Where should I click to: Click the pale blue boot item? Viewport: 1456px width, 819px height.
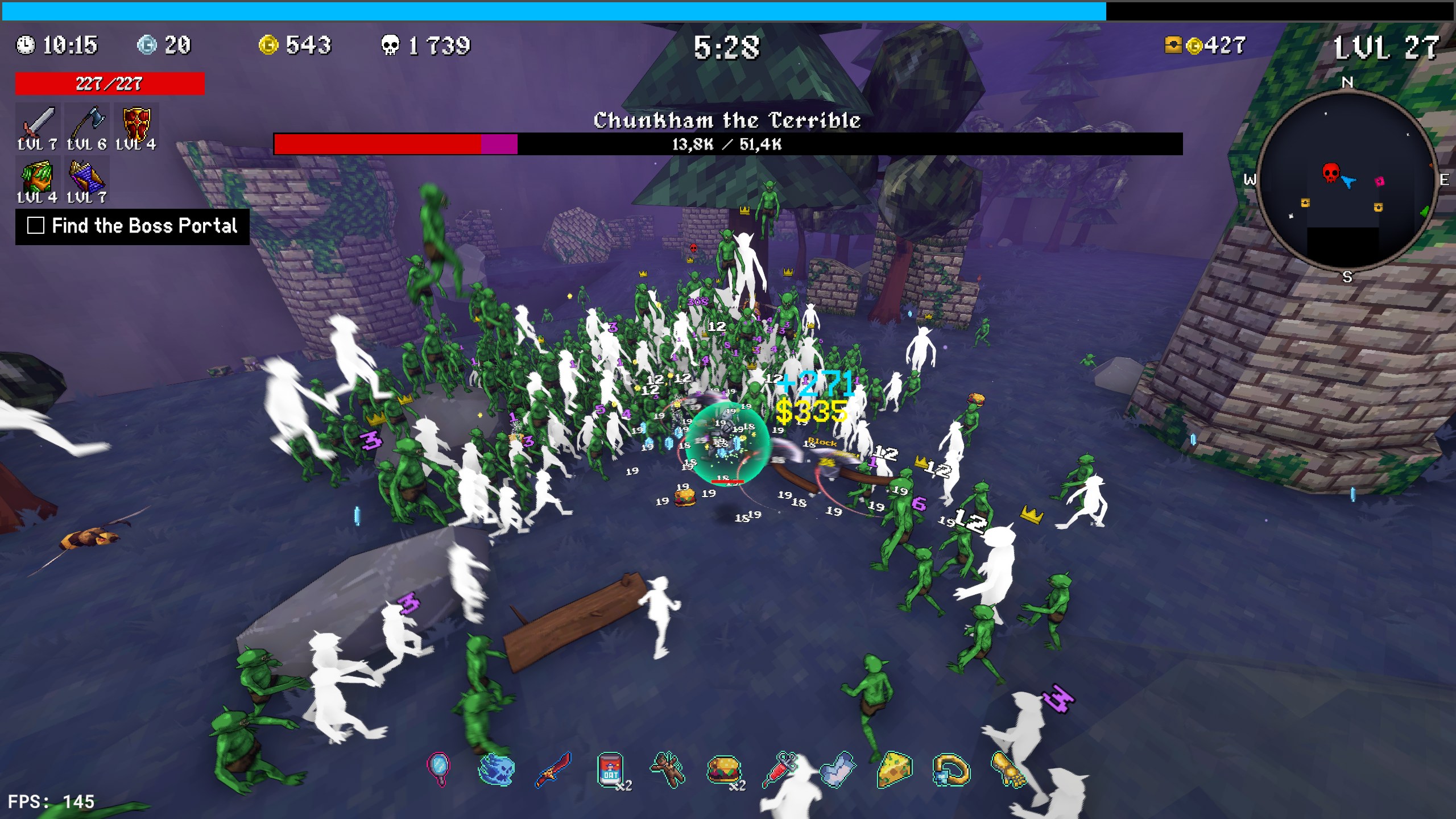[x=838, y=770]
